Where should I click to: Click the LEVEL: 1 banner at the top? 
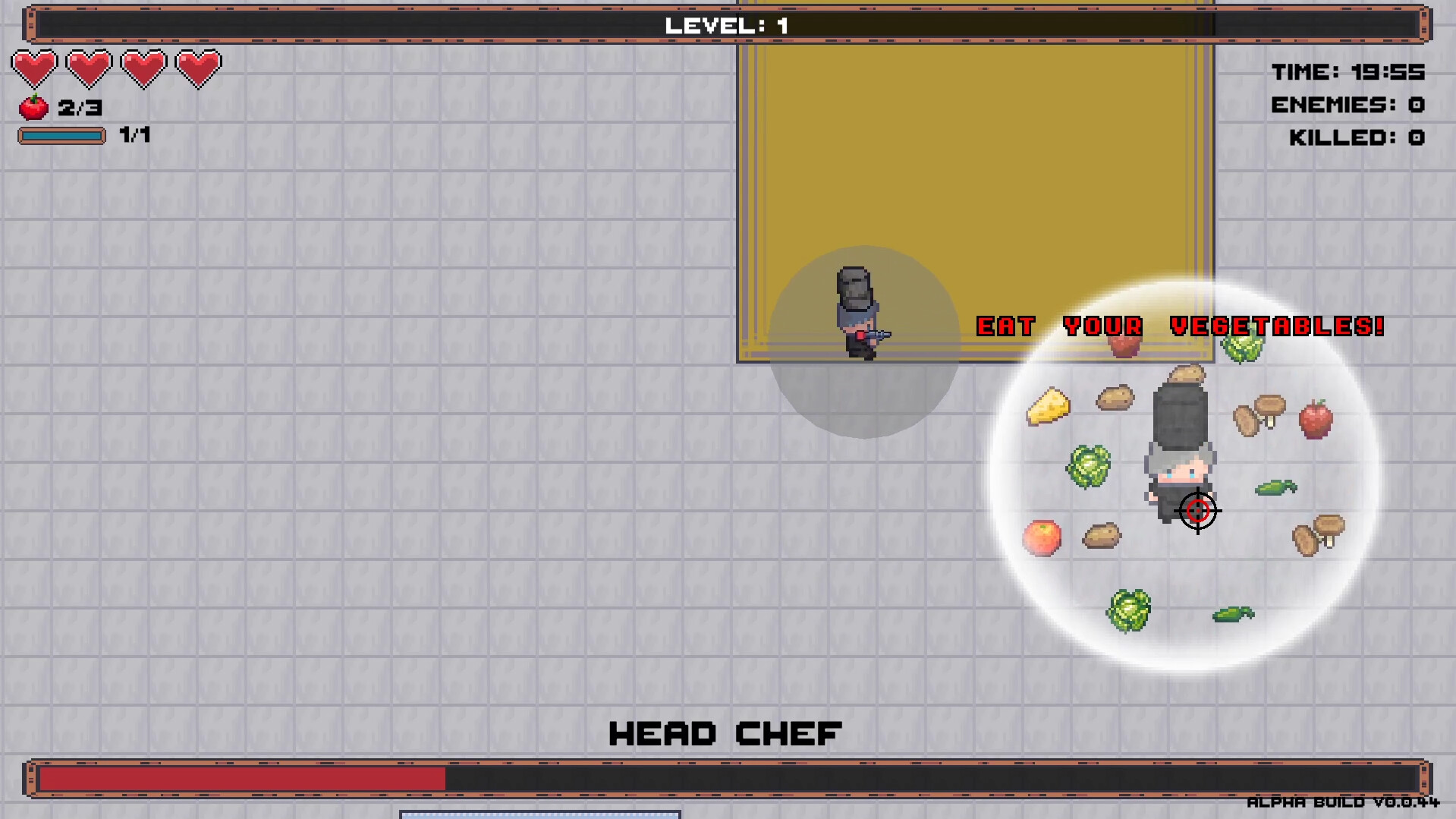(x=725, y=24)
